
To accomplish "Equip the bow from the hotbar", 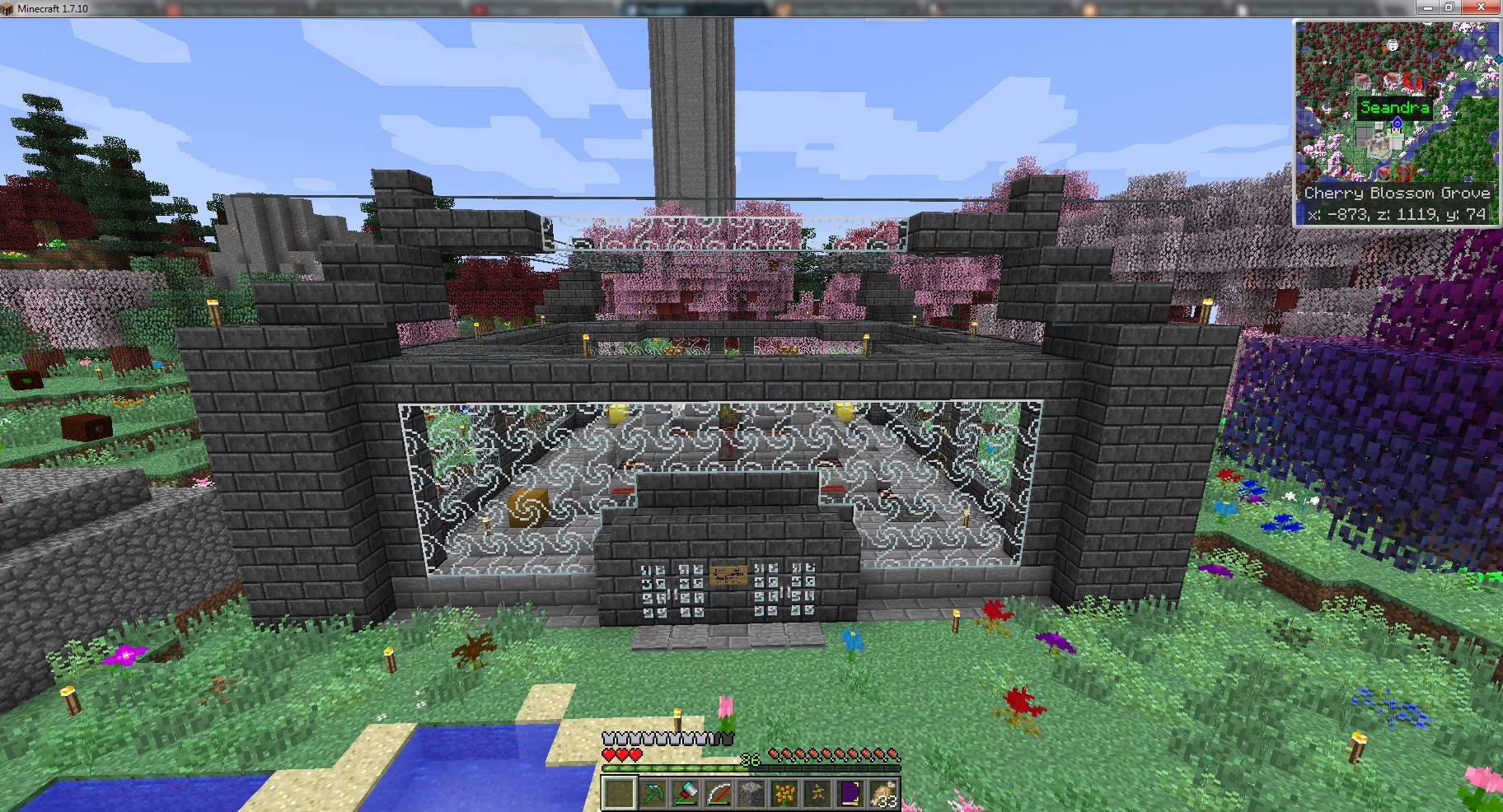I will coord(719,795).
